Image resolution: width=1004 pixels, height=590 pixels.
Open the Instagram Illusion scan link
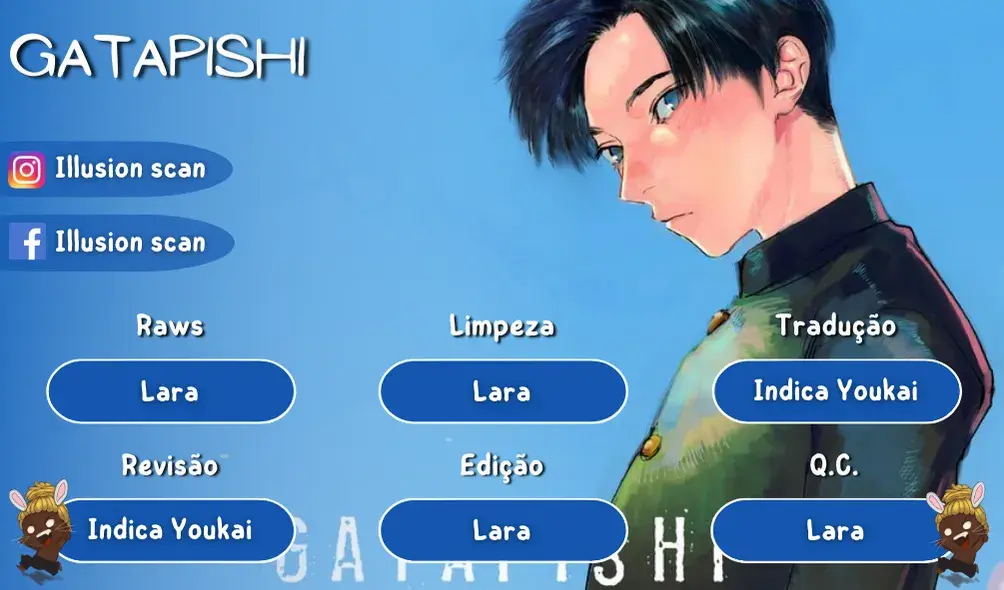(x=118, y=169)
